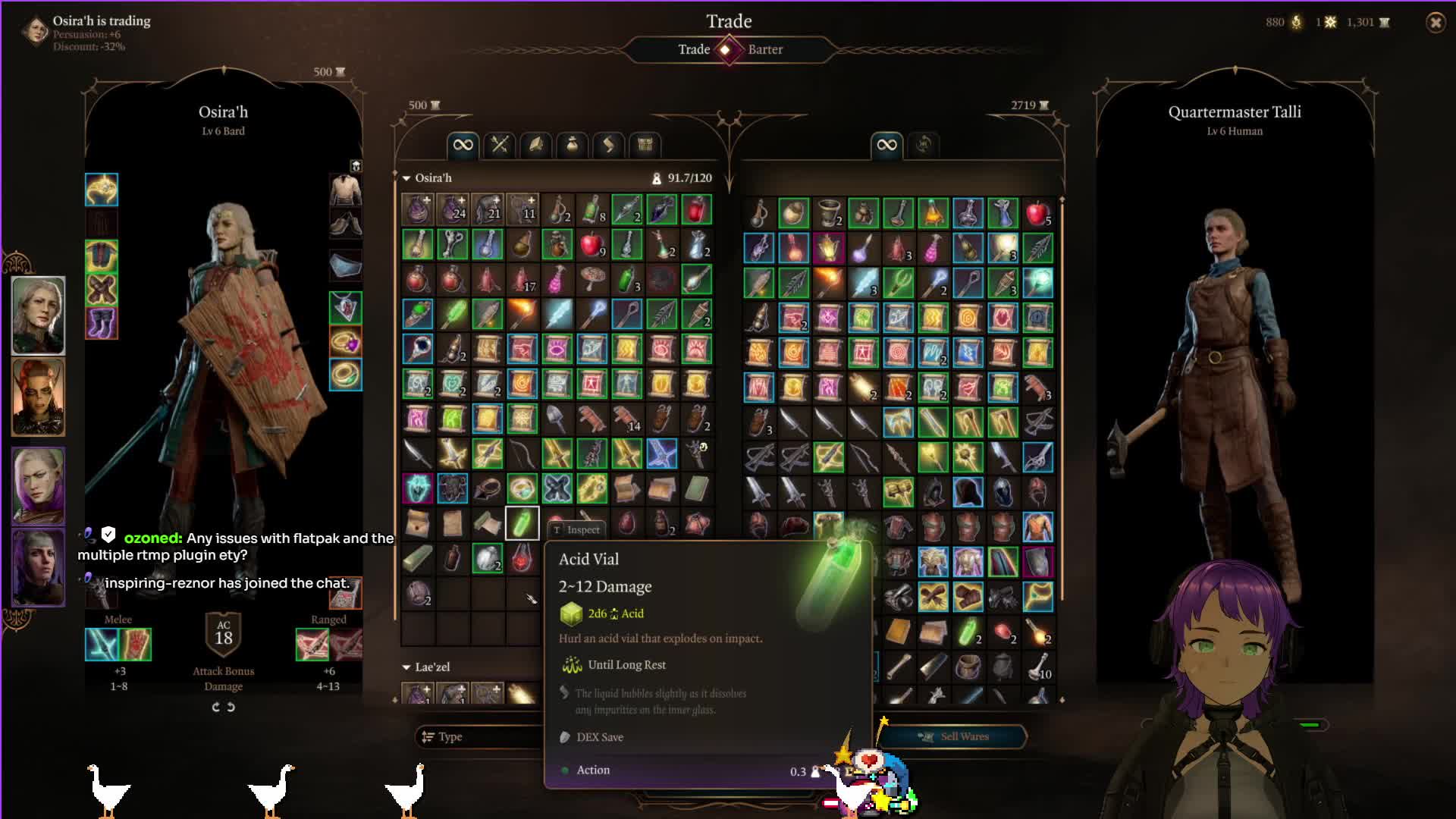
Task: Open the weapons filter tab in Osira'h's inventory
Action: (x=500, y=144)
